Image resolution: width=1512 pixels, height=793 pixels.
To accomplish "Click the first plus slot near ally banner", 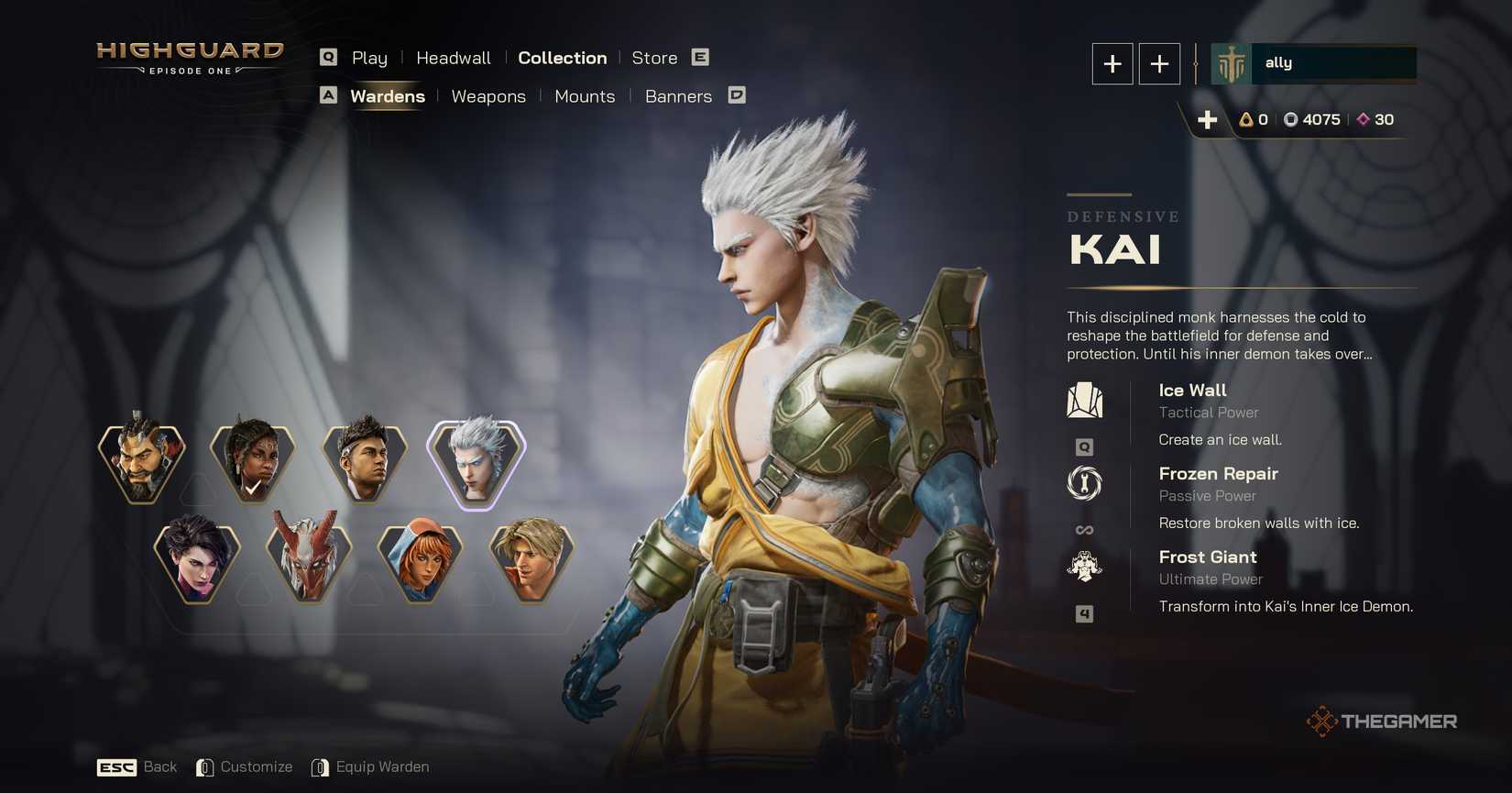I will tap(1112, 63).
